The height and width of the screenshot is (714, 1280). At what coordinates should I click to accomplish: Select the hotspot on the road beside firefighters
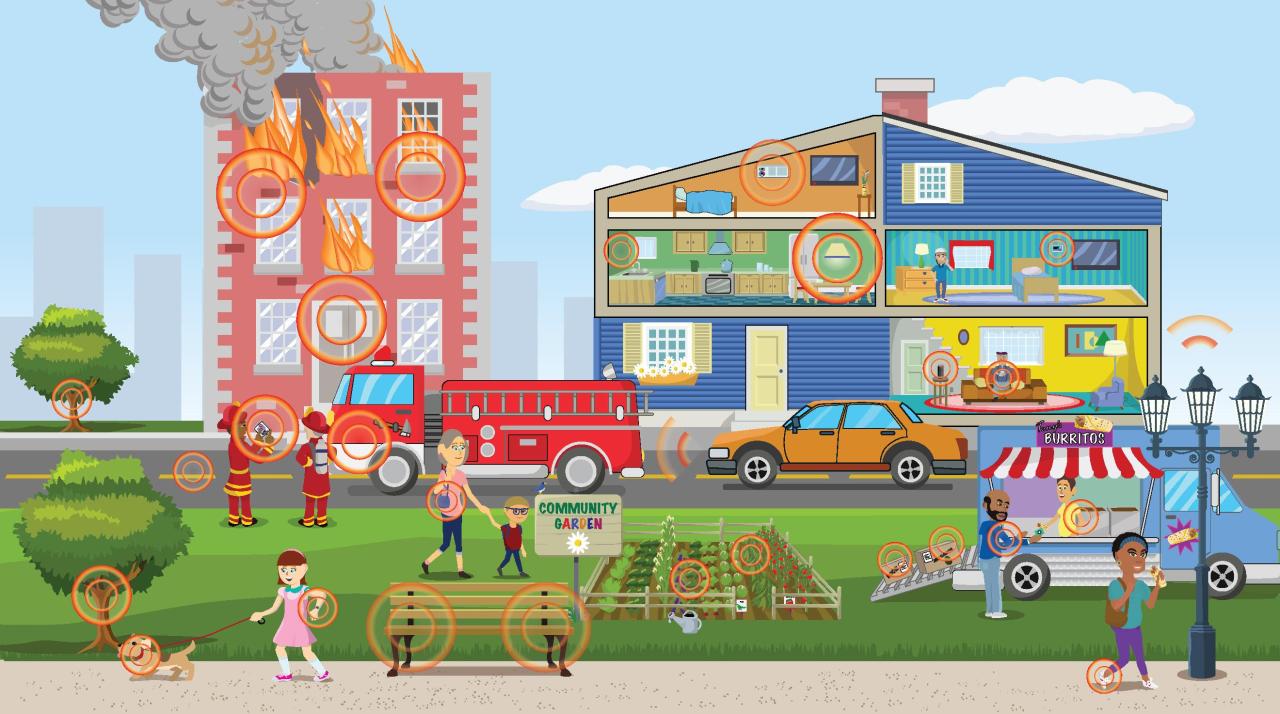193,471
